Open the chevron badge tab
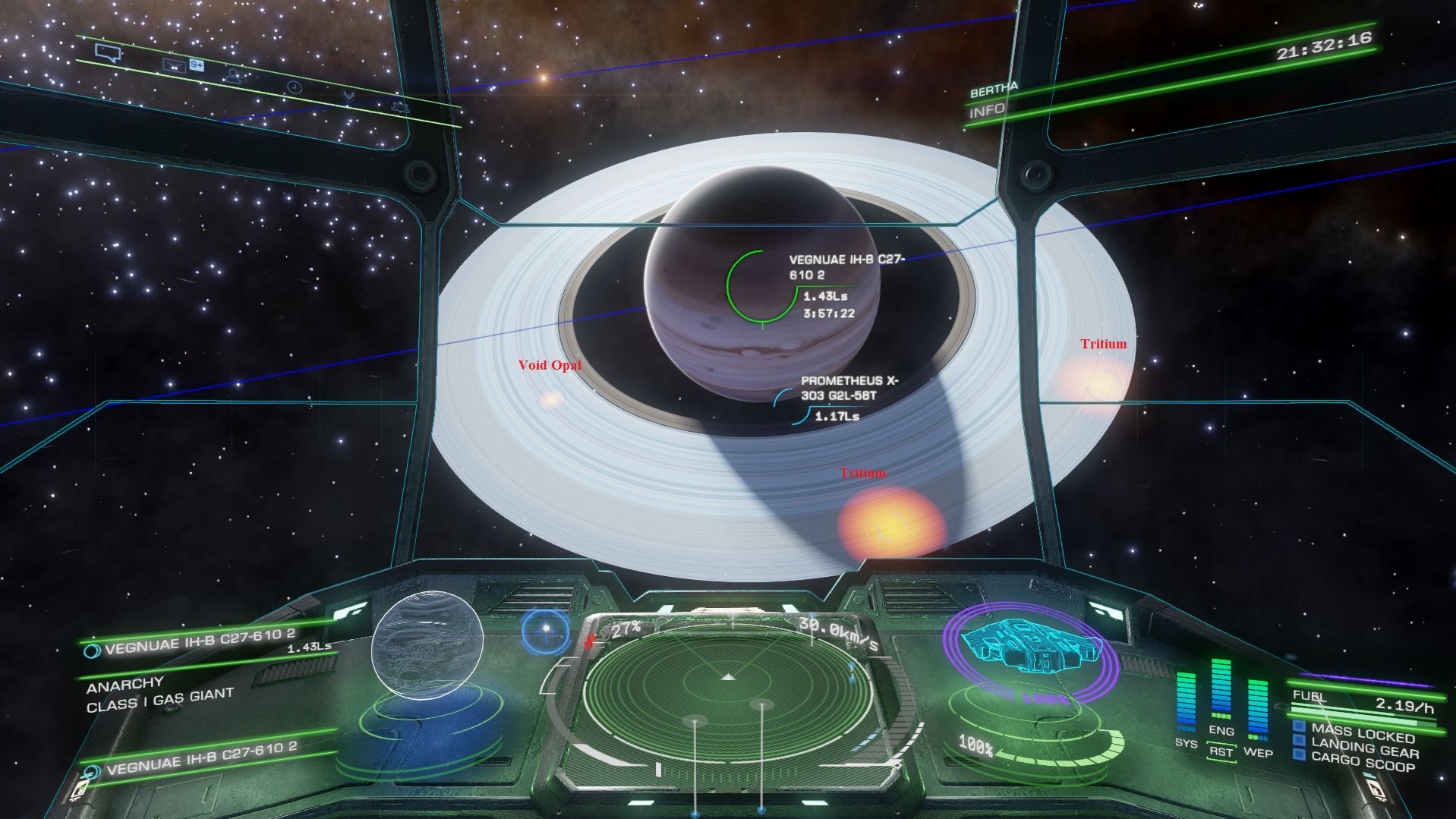This screenshot has width=1456, height=819. click(x=348, y=96)
